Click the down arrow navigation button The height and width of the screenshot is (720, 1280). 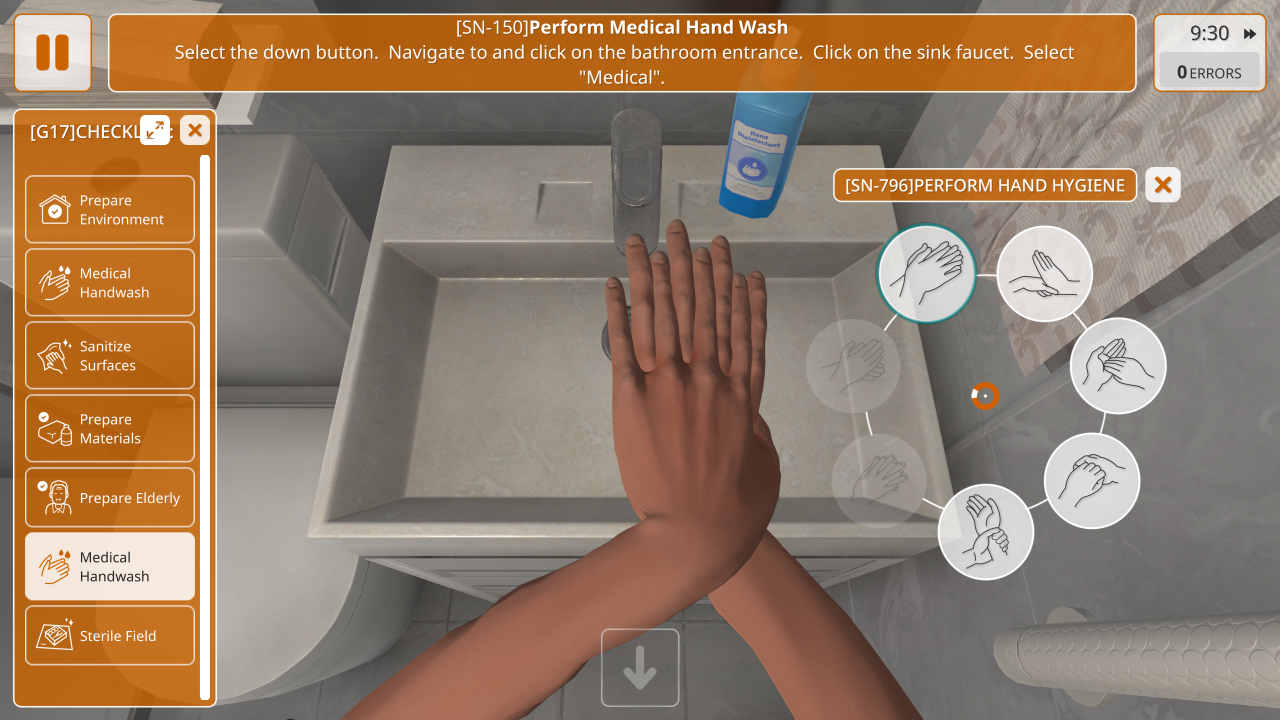640,667
